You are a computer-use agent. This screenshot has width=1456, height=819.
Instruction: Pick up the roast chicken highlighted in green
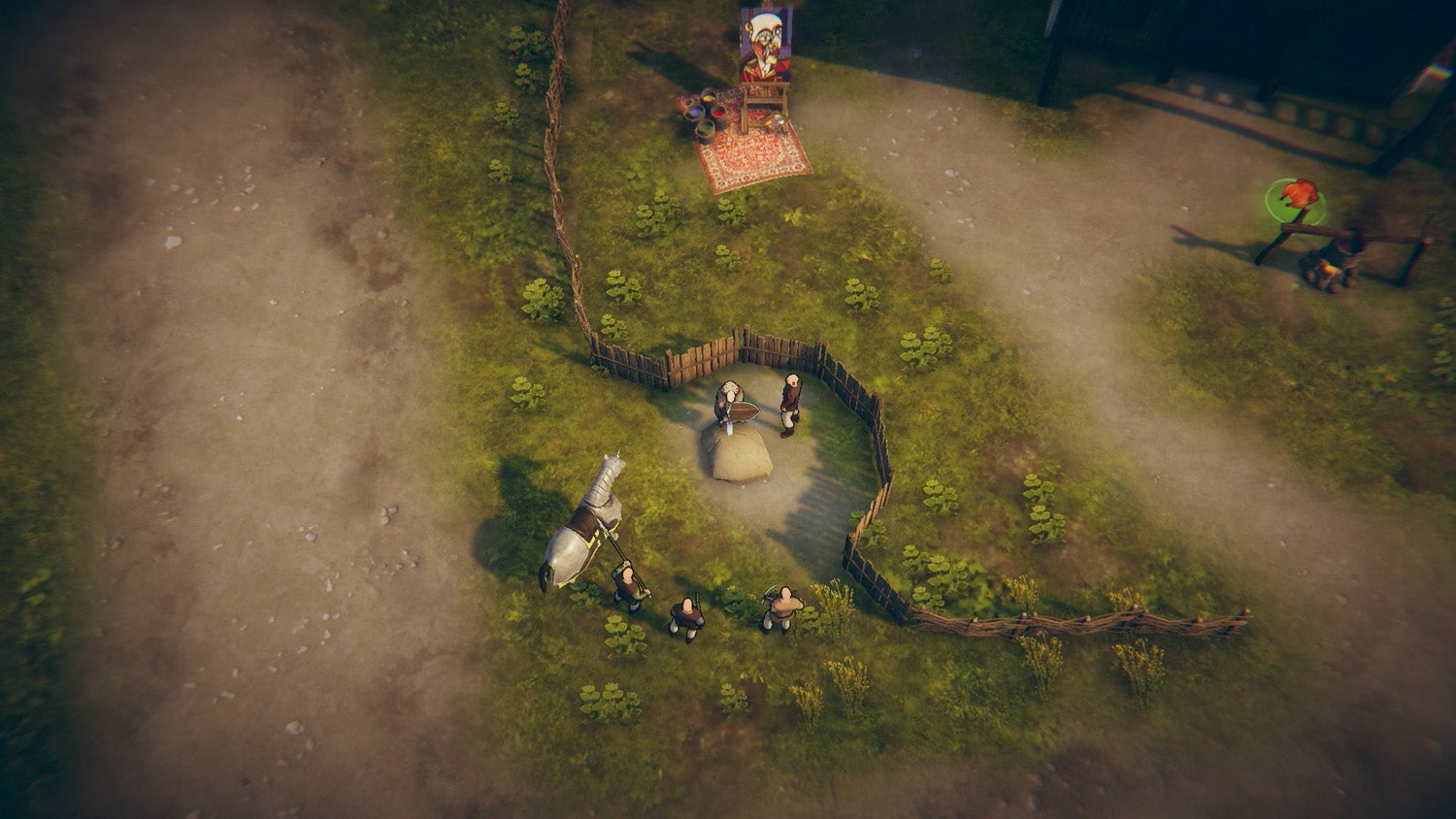pos(1298,195)
